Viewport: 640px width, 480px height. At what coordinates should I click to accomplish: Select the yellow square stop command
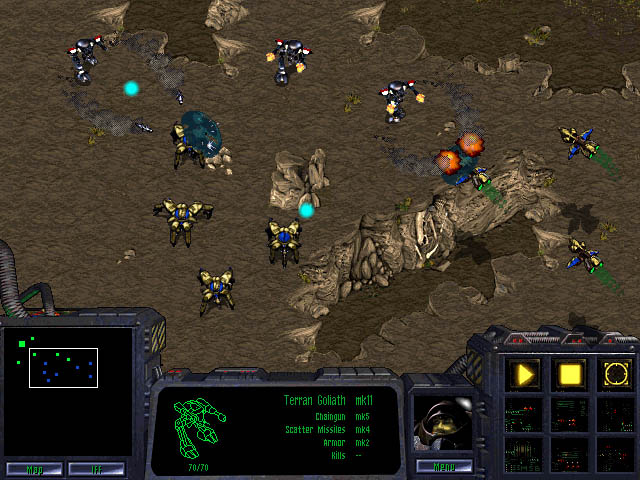click(x=570, y=375)
